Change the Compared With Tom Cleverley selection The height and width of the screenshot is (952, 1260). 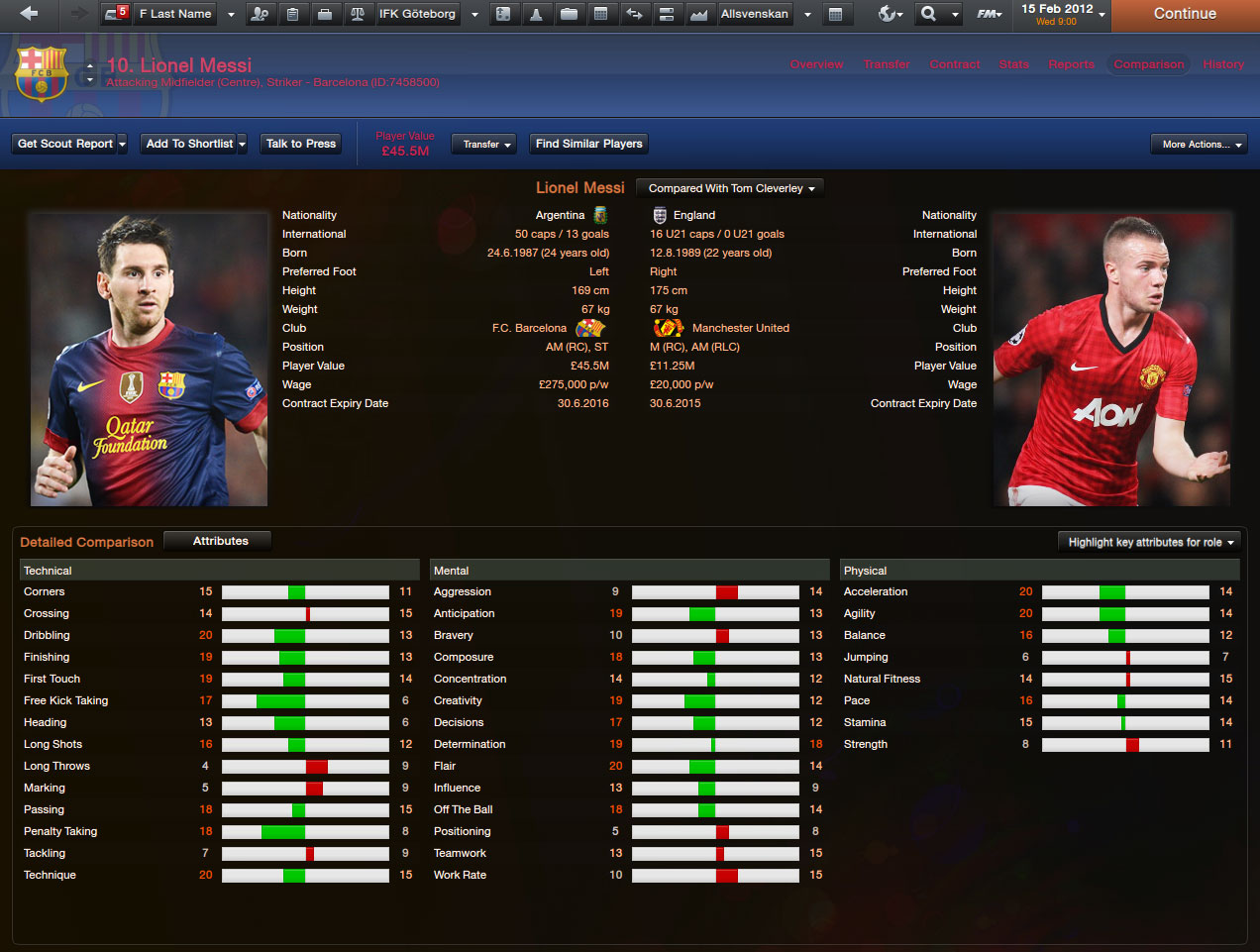(x=731, y=188)
